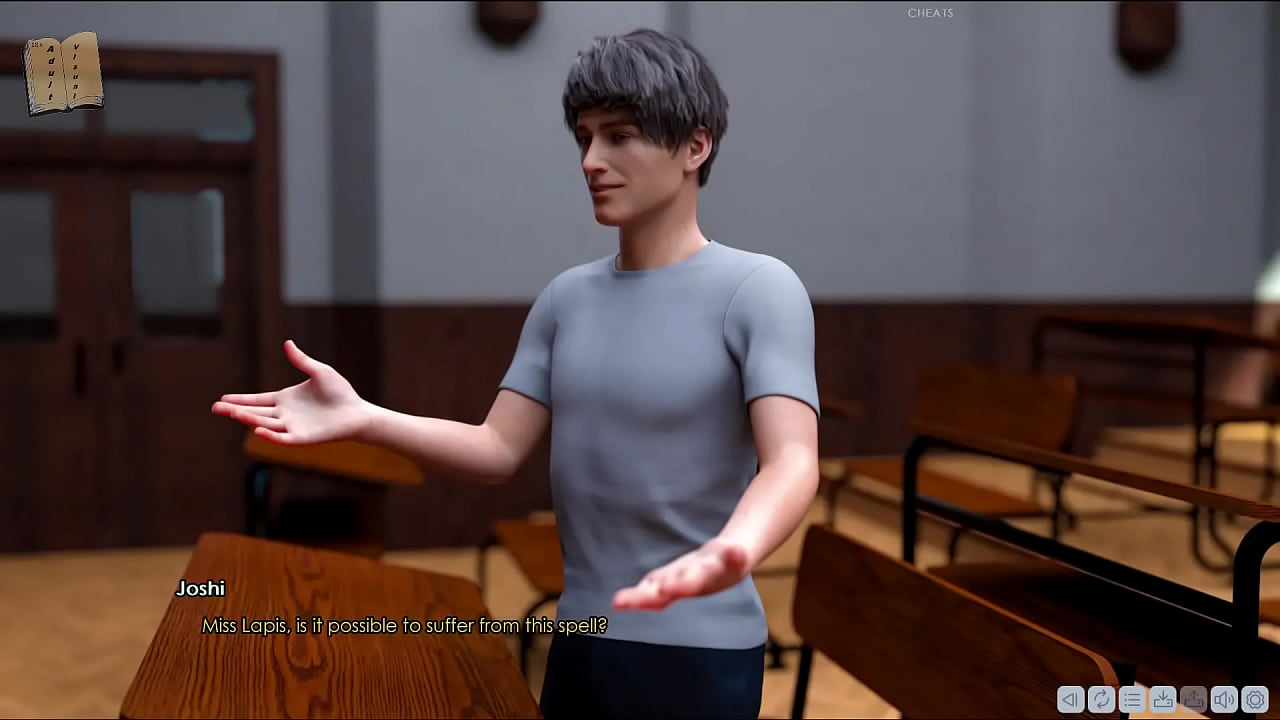The height and width of the screenshot is (720, 1280).
Task: Load a game with the upload-tray icon
Action: point(1193,700)
